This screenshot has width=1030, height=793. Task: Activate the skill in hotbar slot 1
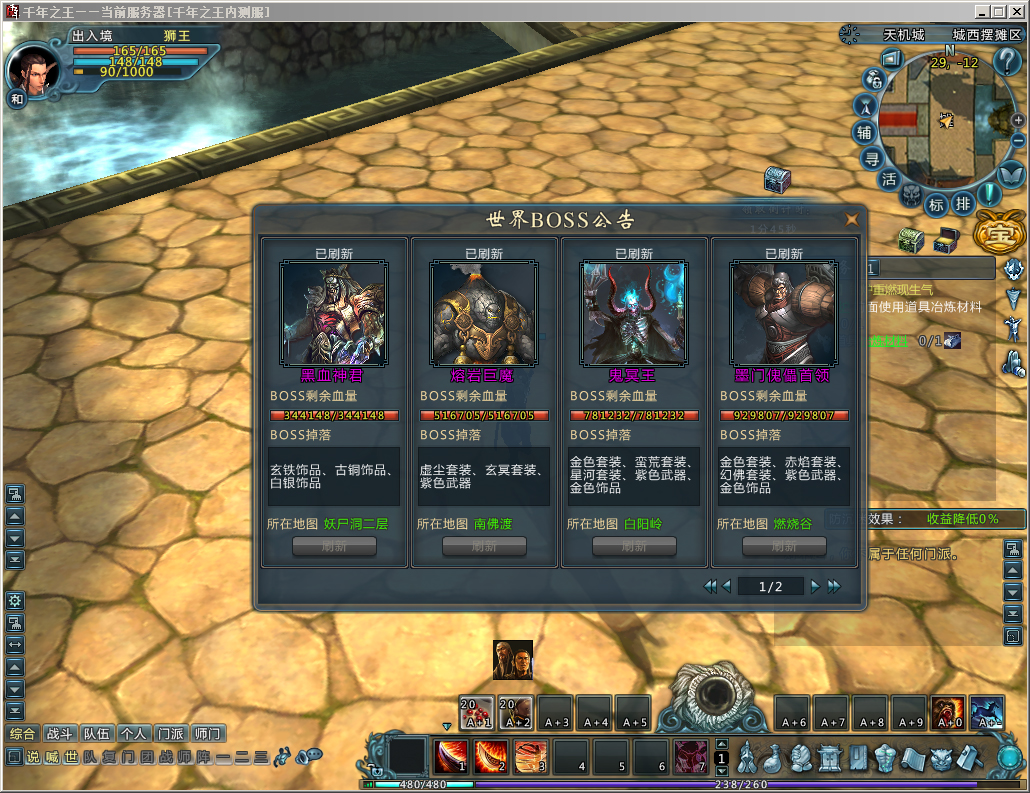pos(451,757)
